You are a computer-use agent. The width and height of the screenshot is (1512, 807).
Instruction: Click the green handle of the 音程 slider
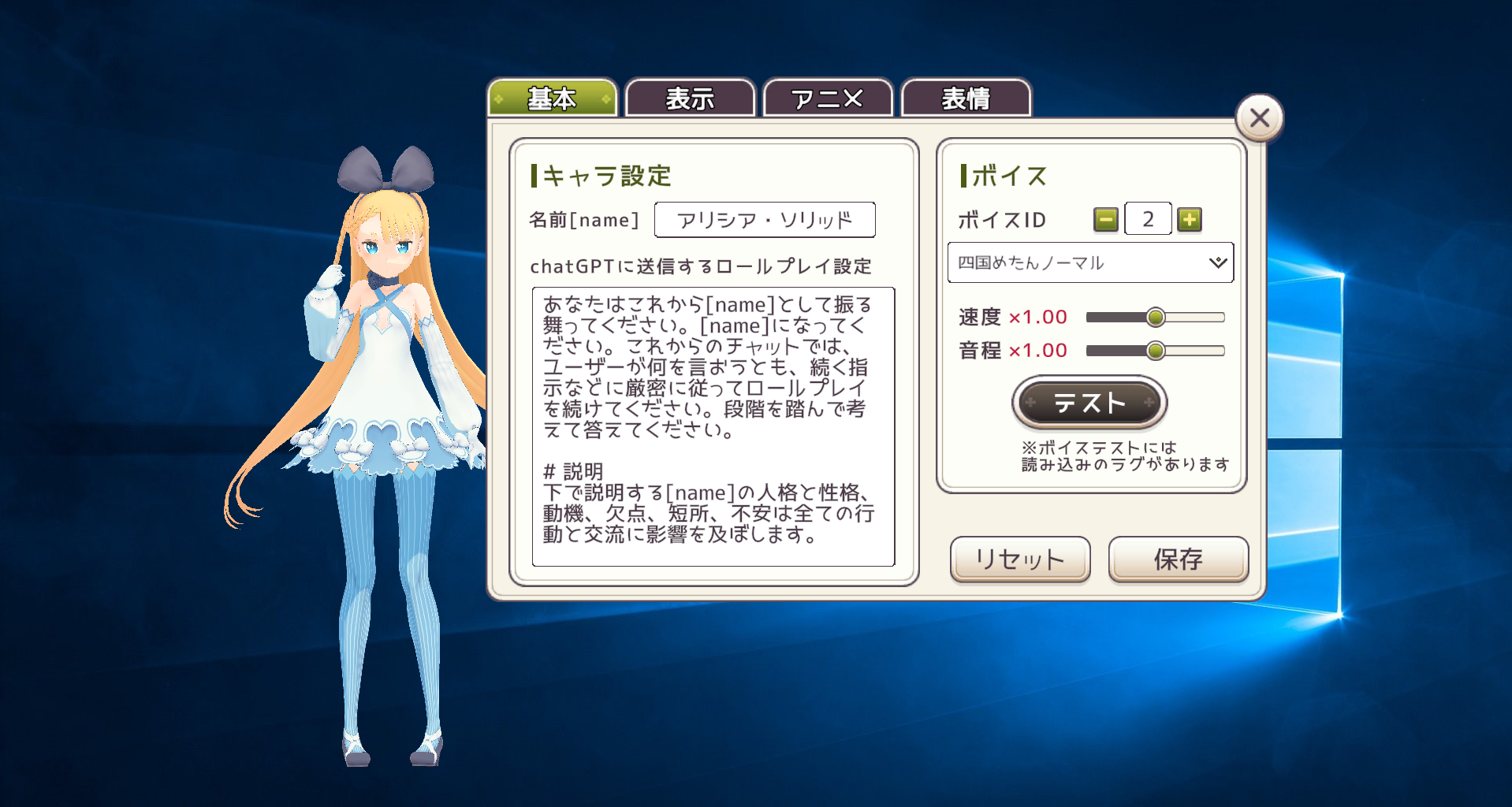1156,350
